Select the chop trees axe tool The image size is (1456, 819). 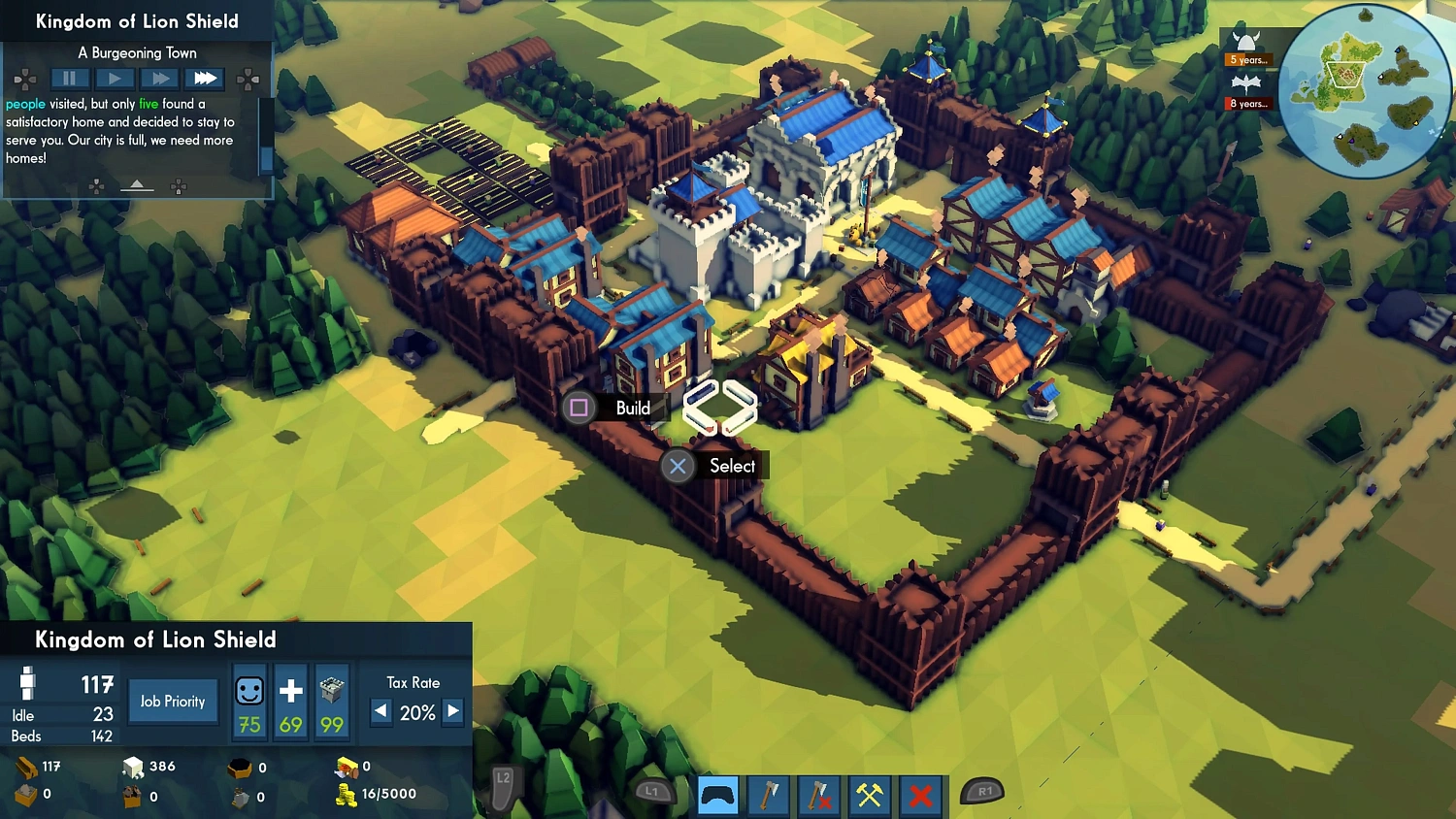coord(768,796)
